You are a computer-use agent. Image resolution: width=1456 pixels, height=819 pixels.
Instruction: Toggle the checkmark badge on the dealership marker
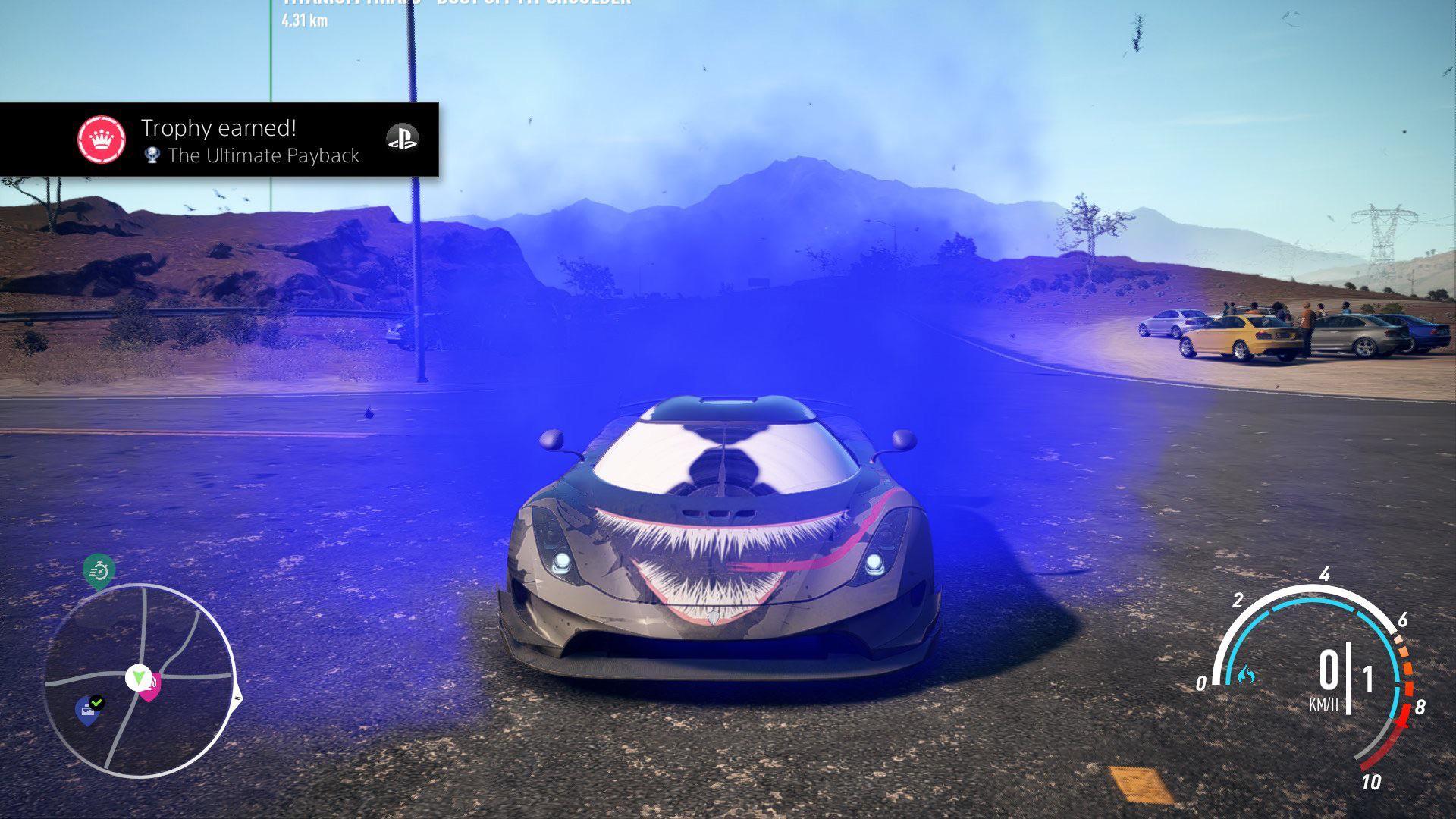(97, 702)
